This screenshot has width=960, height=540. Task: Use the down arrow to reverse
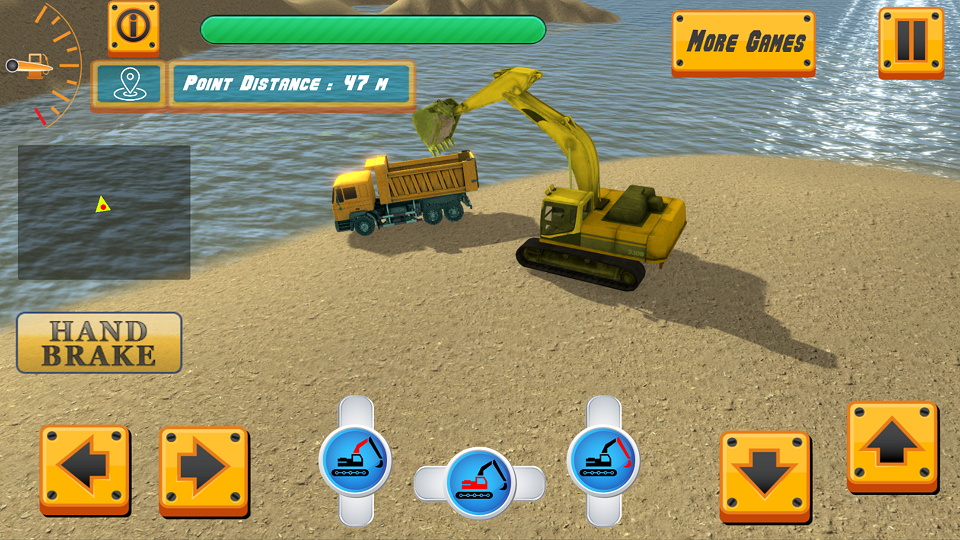click(x=764, y=475)
